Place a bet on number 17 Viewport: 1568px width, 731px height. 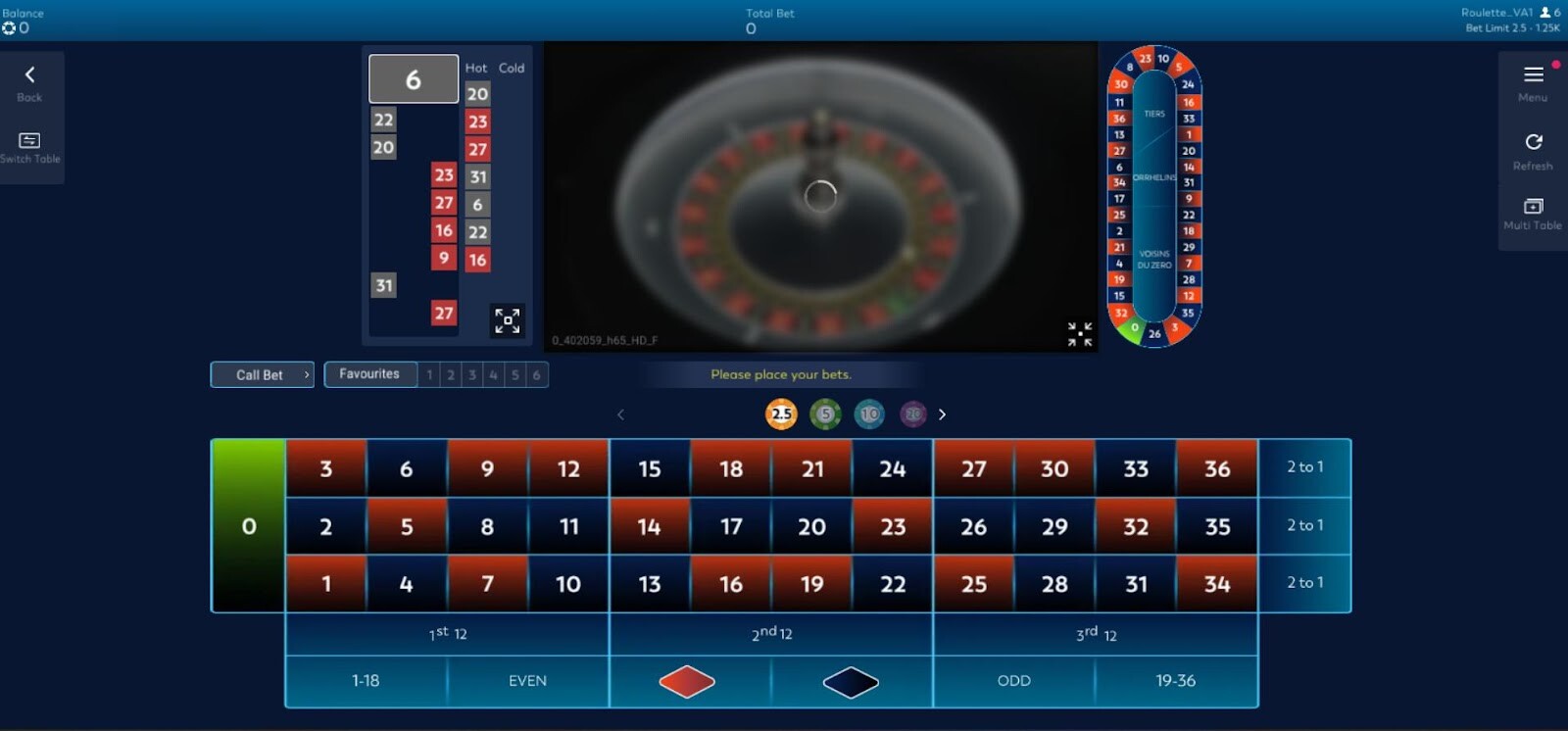pos(730,525)
